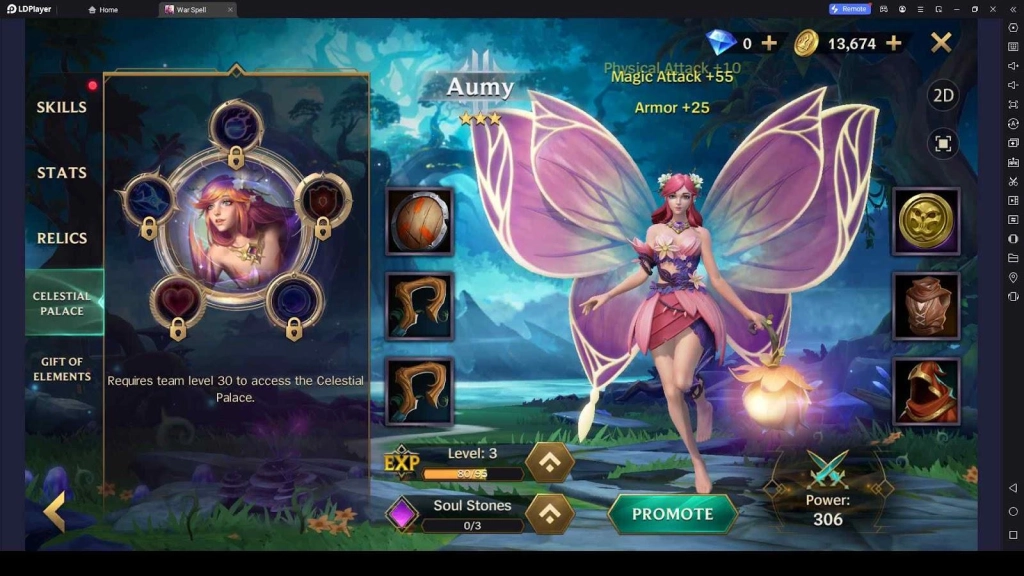Select the gold skull medallion equipment slot
Screen dimensions: 1024x576
[926, 221]
